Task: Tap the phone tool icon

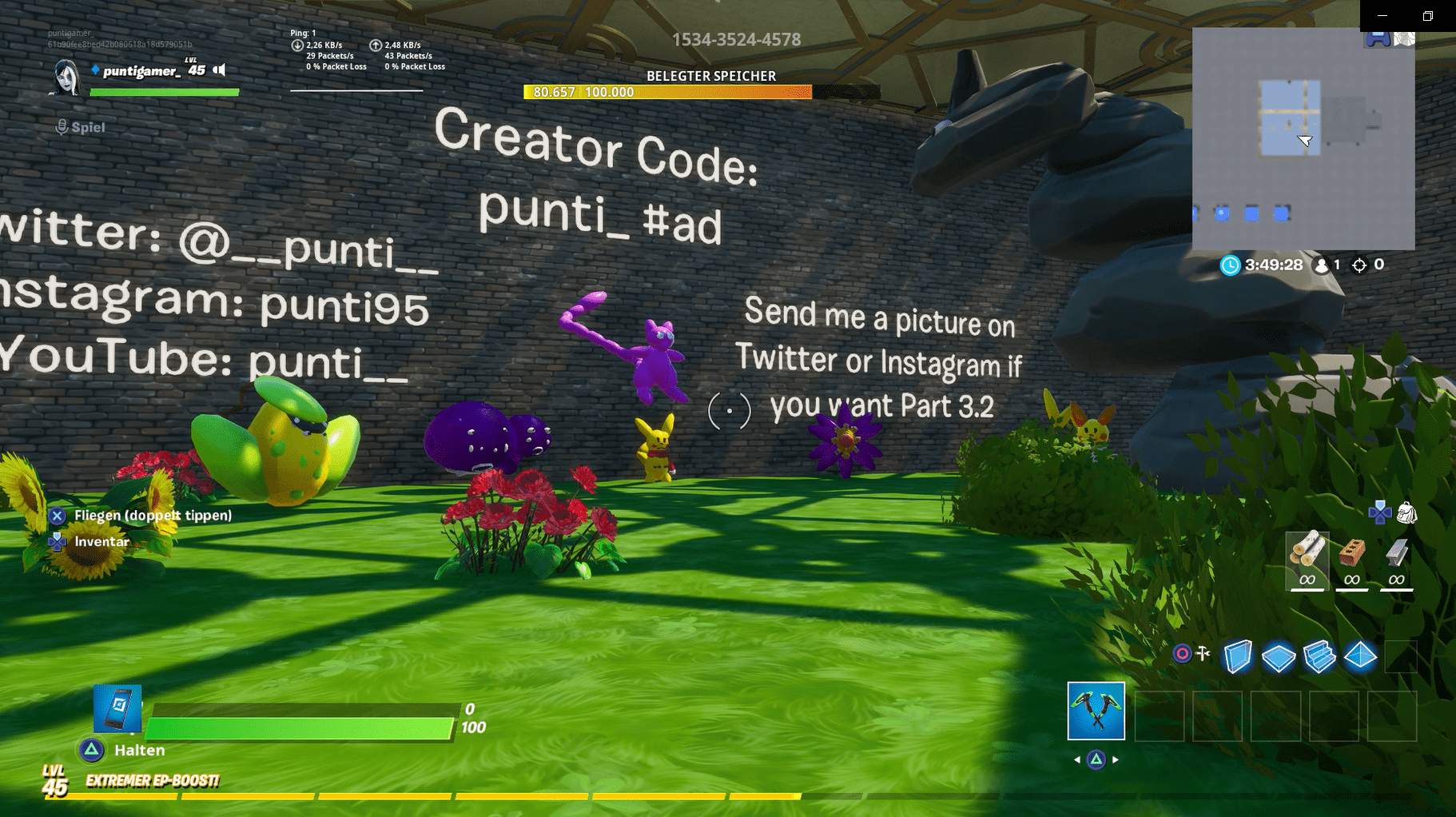Action: 117,708
